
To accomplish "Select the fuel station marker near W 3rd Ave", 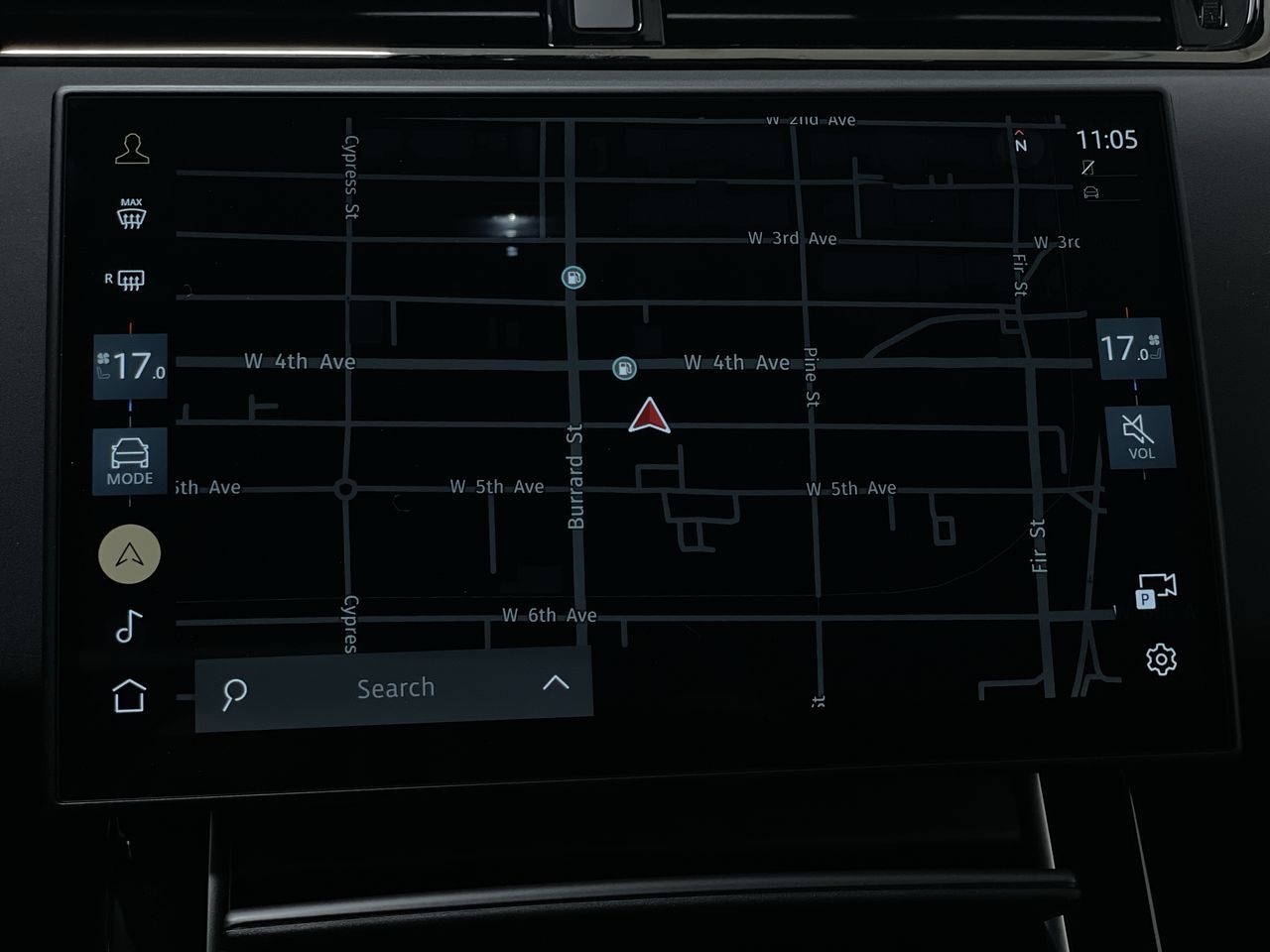I will coord(574,279).
